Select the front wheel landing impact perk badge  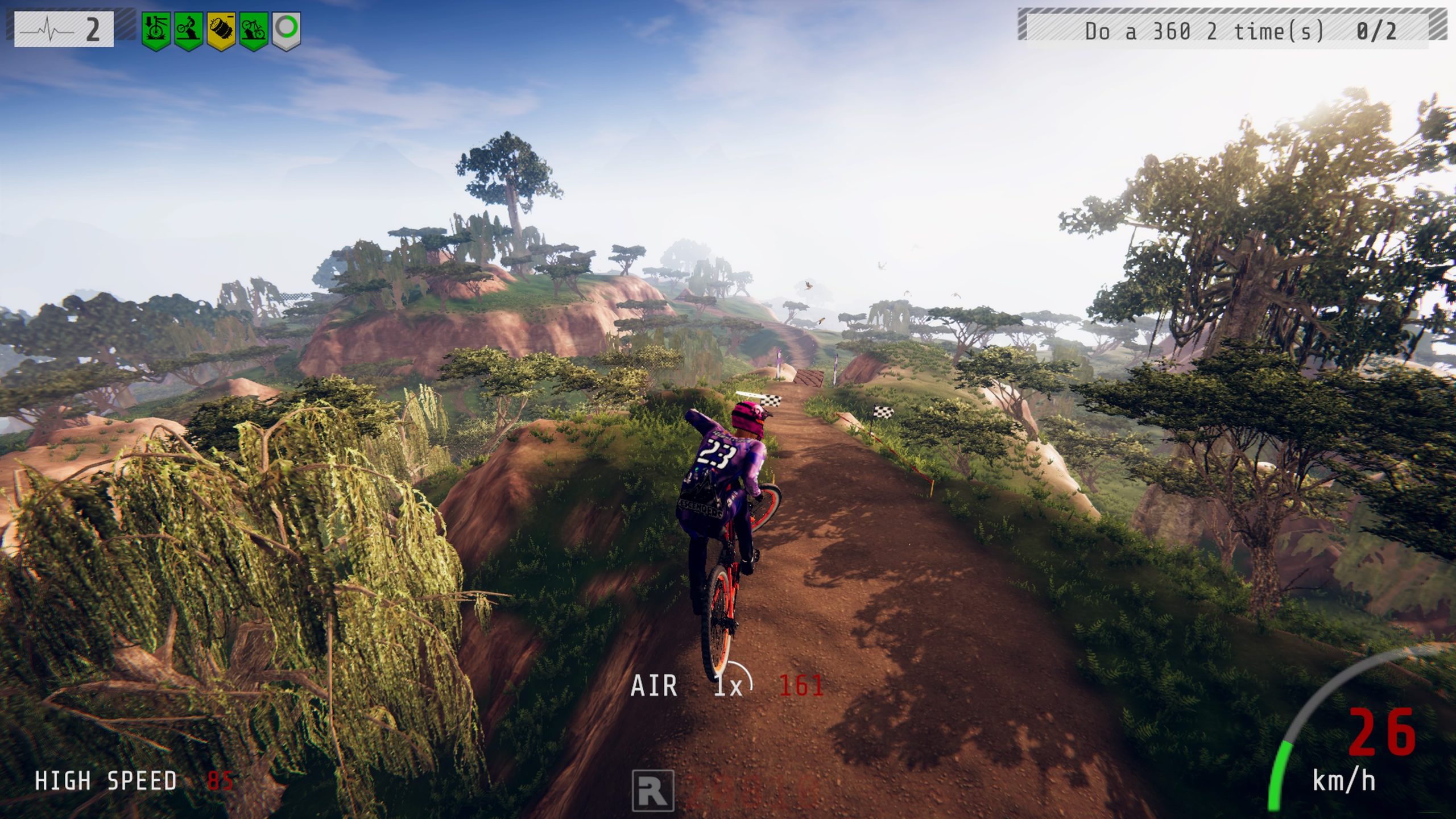(x=156, y=30)
